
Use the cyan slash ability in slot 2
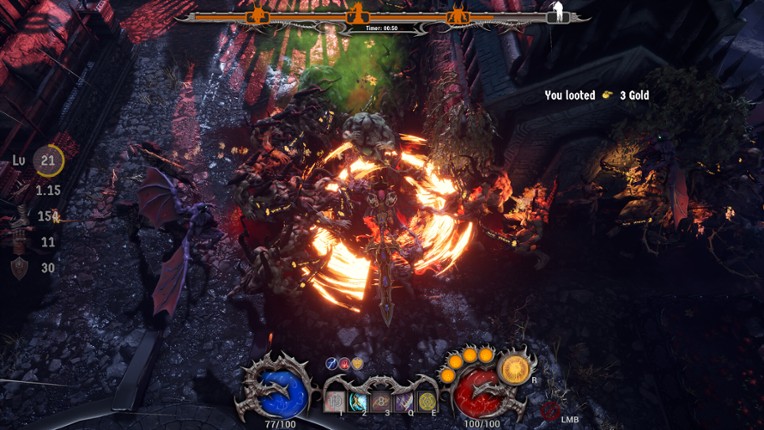(x=358, y=400)
